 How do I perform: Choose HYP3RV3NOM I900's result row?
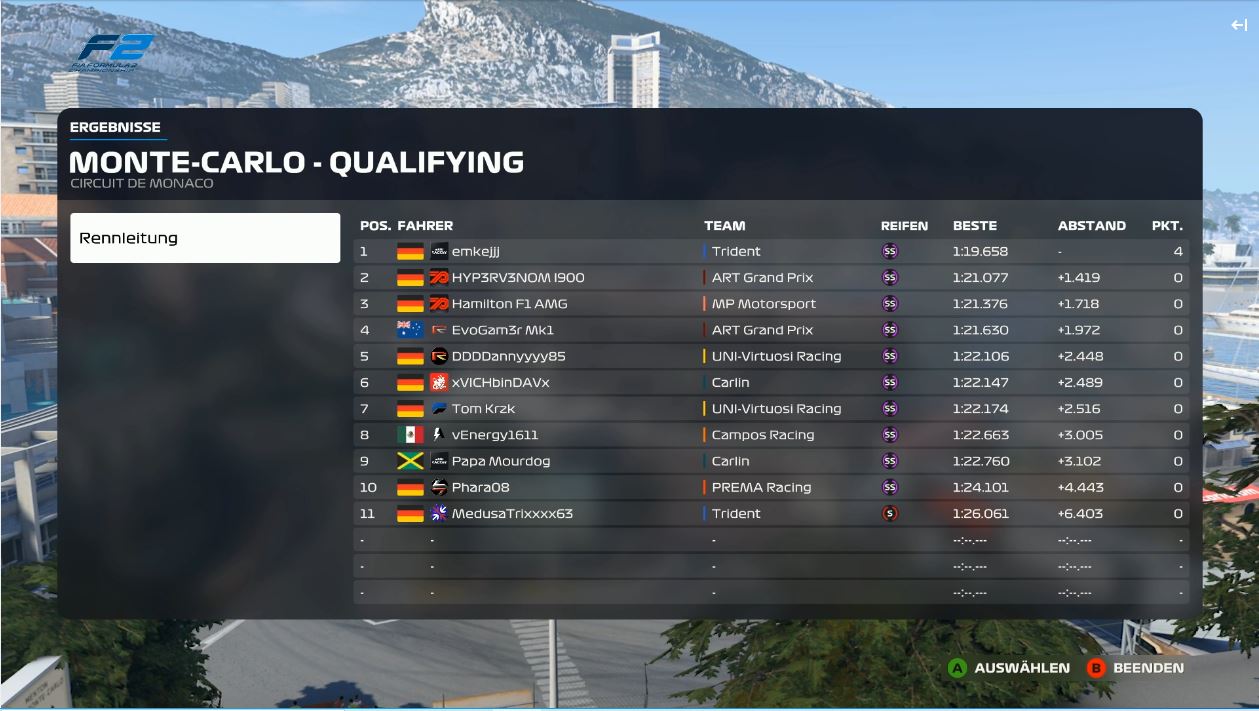pyautogui.click(x=770, y=278)
